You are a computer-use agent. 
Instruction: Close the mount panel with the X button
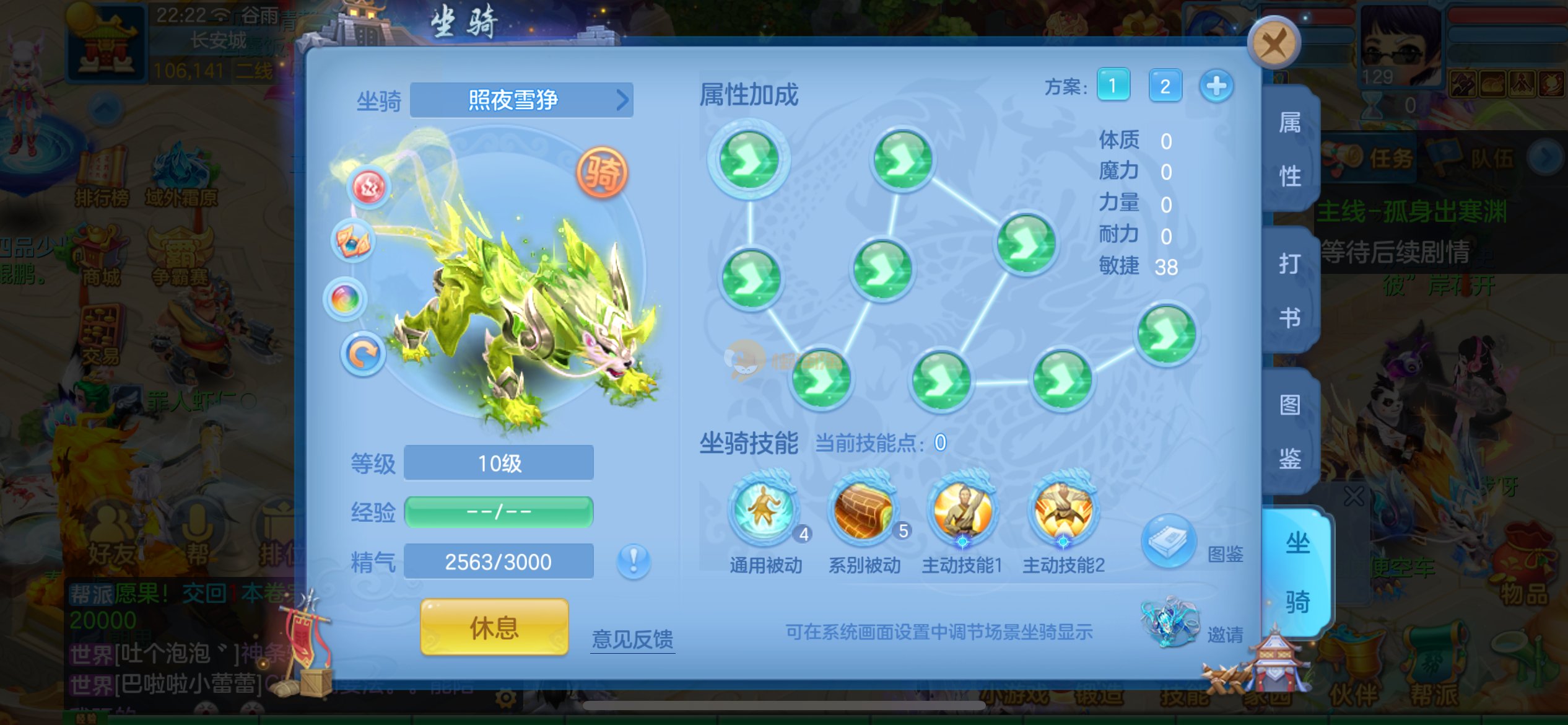(1274, 43)
